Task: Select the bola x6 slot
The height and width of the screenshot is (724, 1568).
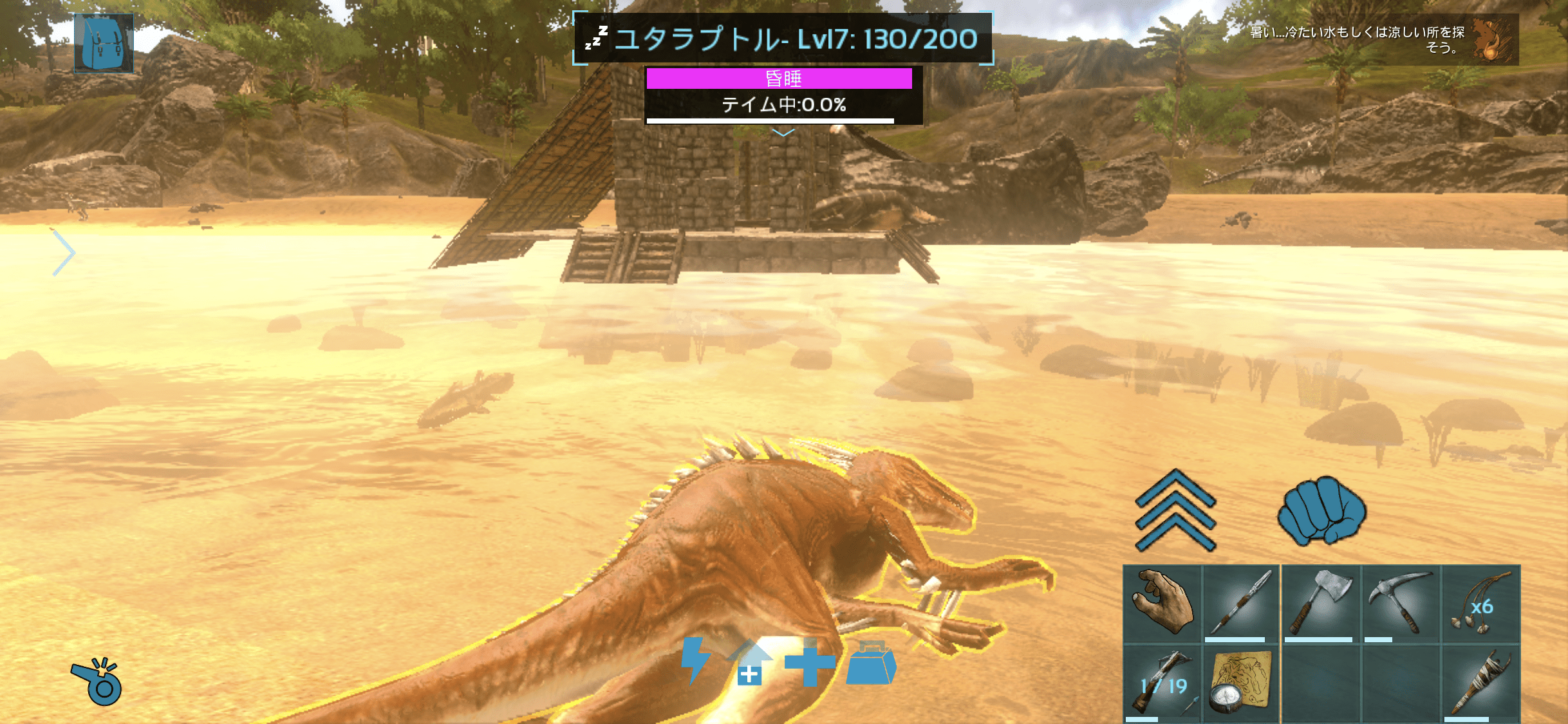Action: point(1480,604)
